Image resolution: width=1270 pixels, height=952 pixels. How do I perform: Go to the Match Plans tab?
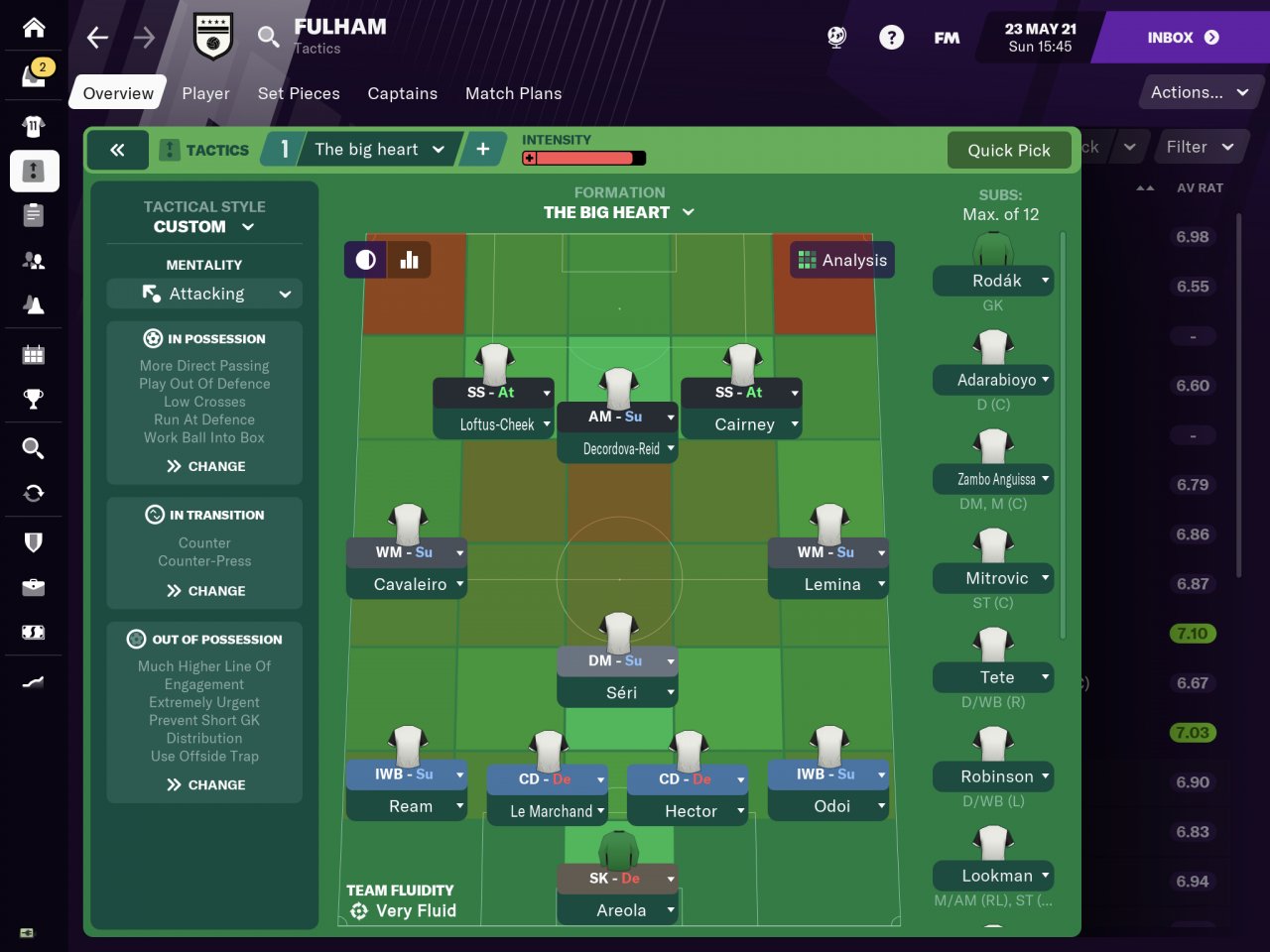(513, 93)
